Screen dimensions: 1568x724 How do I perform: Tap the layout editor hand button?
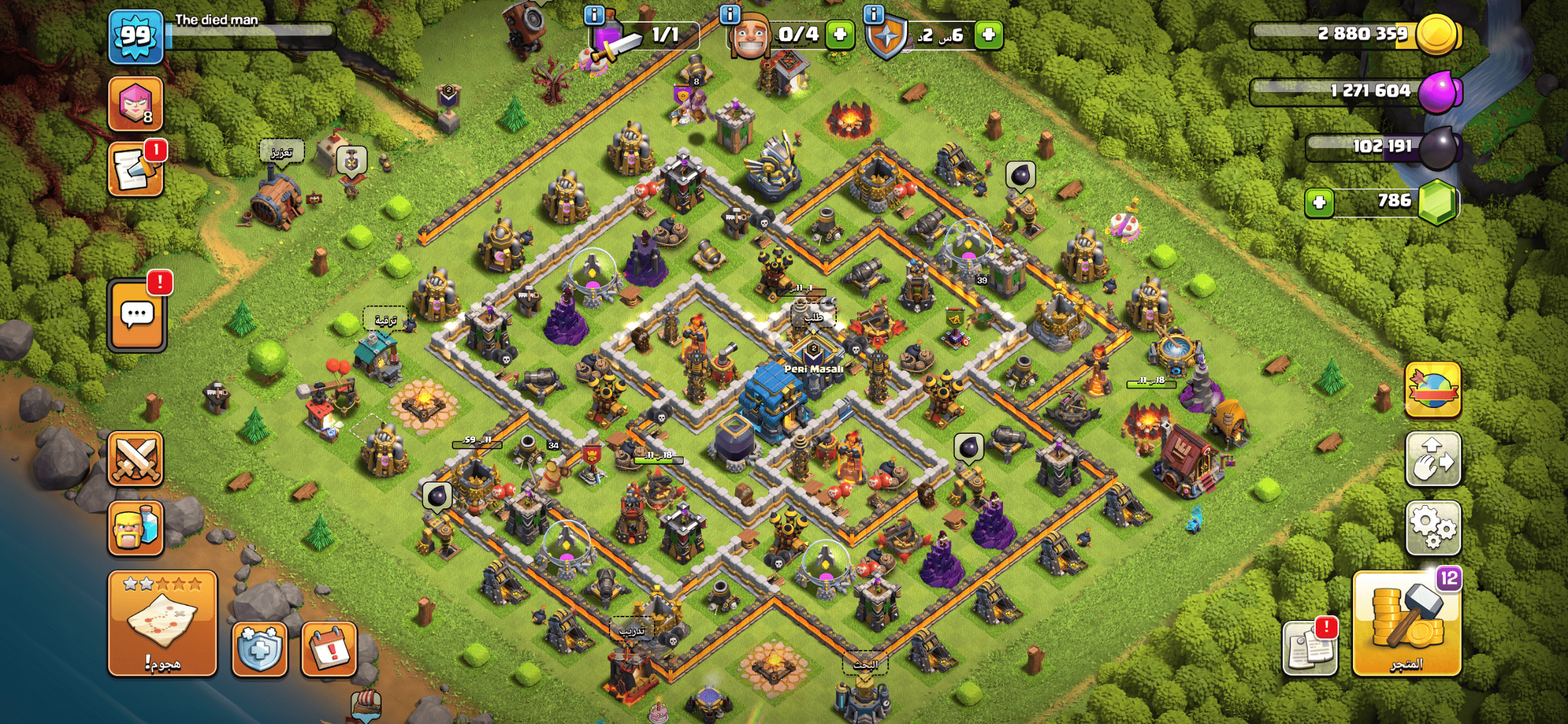1433,459
